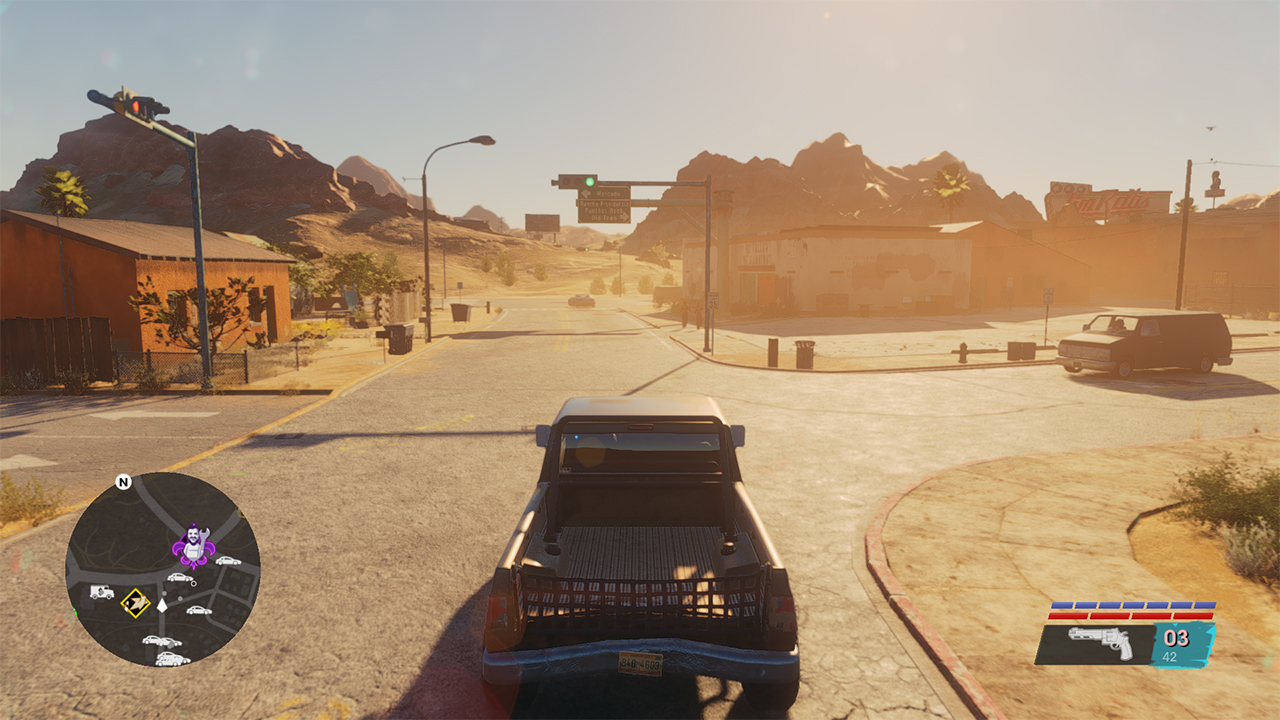Viewport: 1280px width, 720px height.
Task: Select the revolver weapon icon
Action: 1100,643
